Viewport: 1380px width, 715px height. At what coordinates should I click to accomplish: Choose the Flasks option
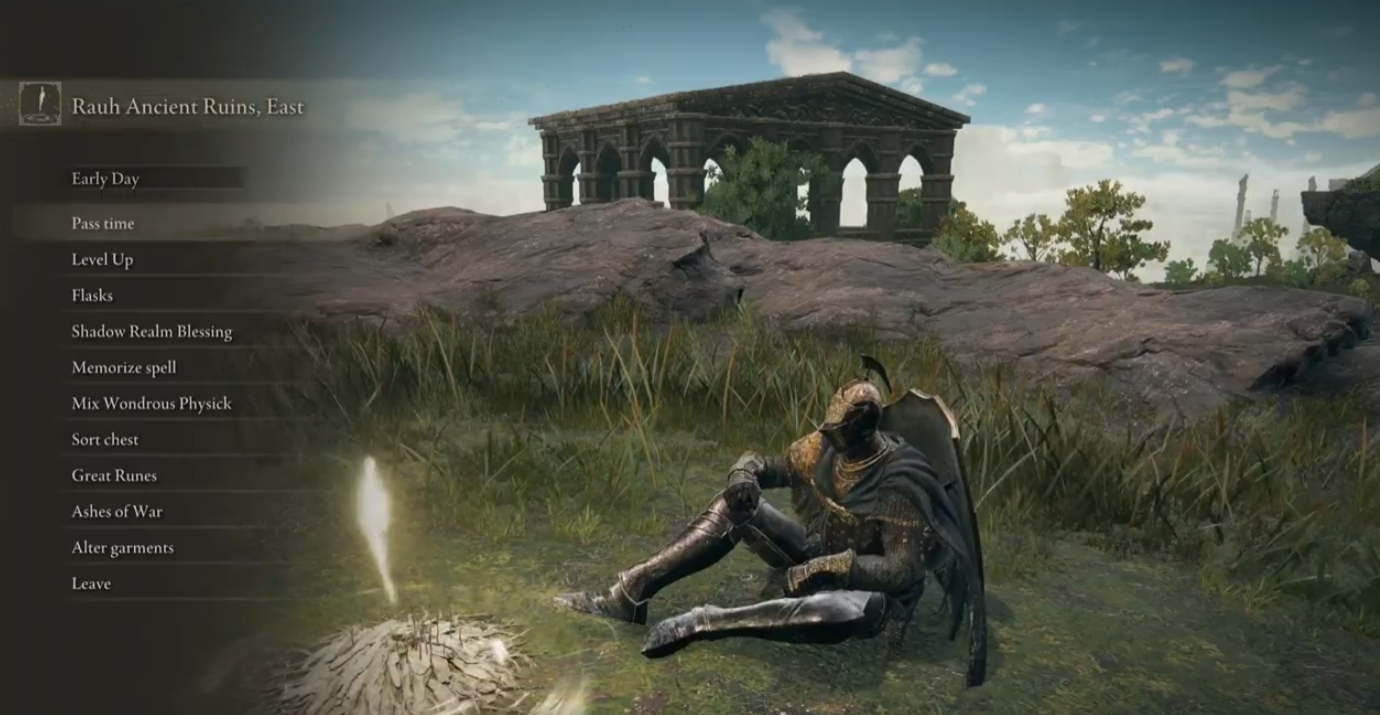point(92,296)
